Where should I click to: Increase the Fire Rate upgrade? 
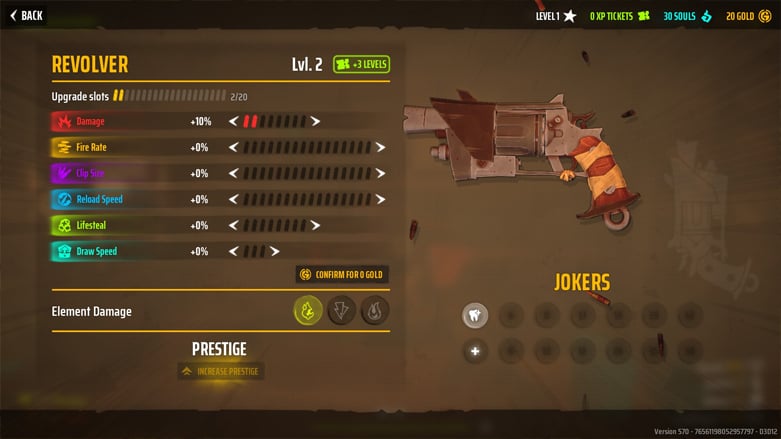click(x=381, y=147)
